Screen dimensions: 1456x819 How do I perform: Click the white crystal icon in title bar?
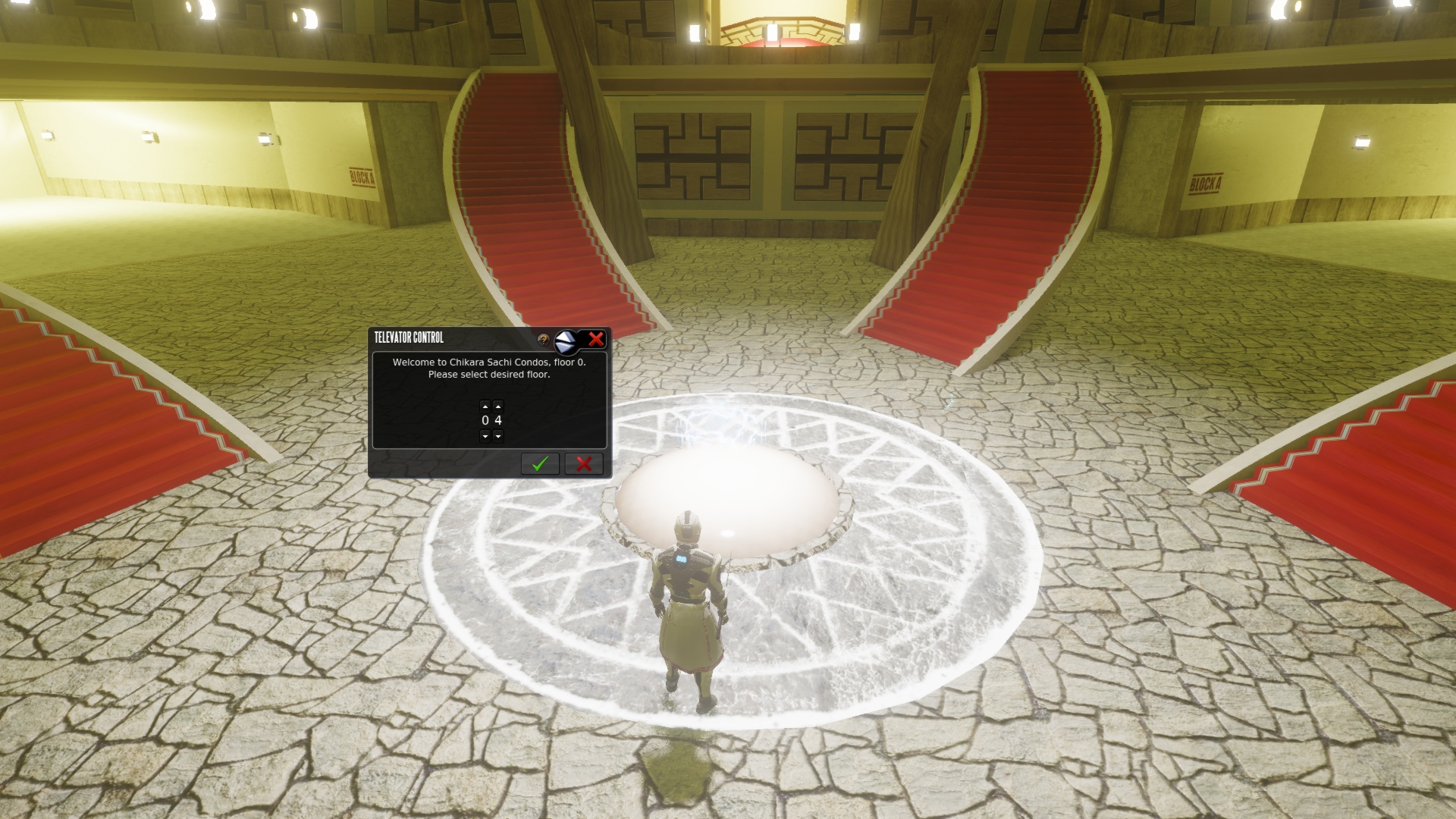(567, 342)
